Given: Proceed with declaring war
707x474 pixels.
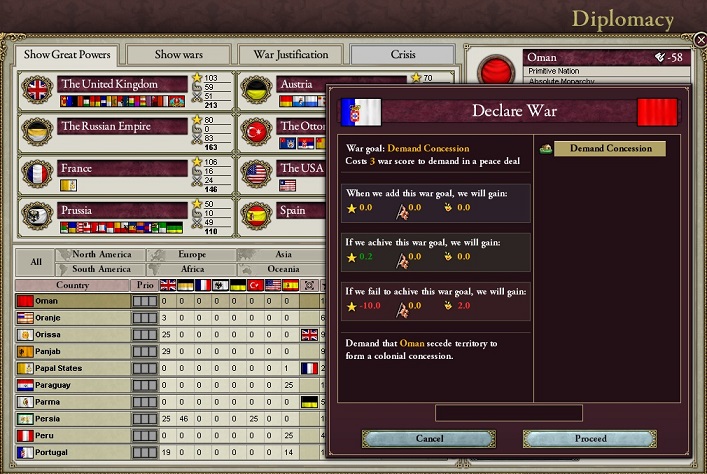Looking at the screenshot, I should 590,438.
